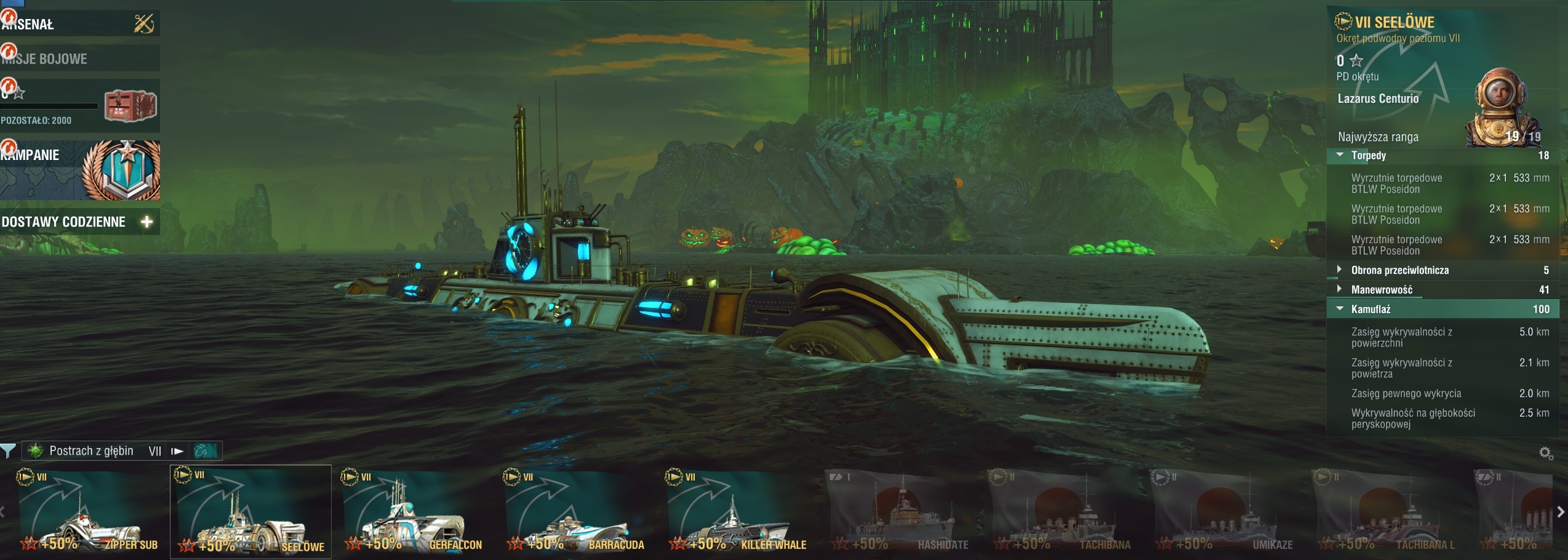Select the Zipper Sub ship
Screen dimensions: 1568x560
pos(89,513)
